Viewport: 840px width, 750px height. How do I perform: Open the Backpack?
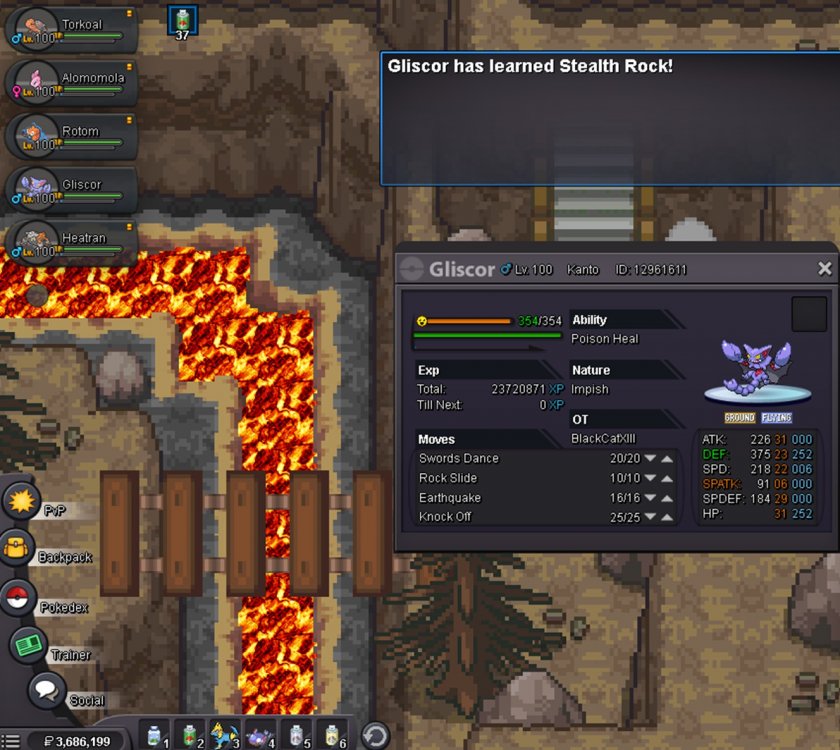(20, 549)
